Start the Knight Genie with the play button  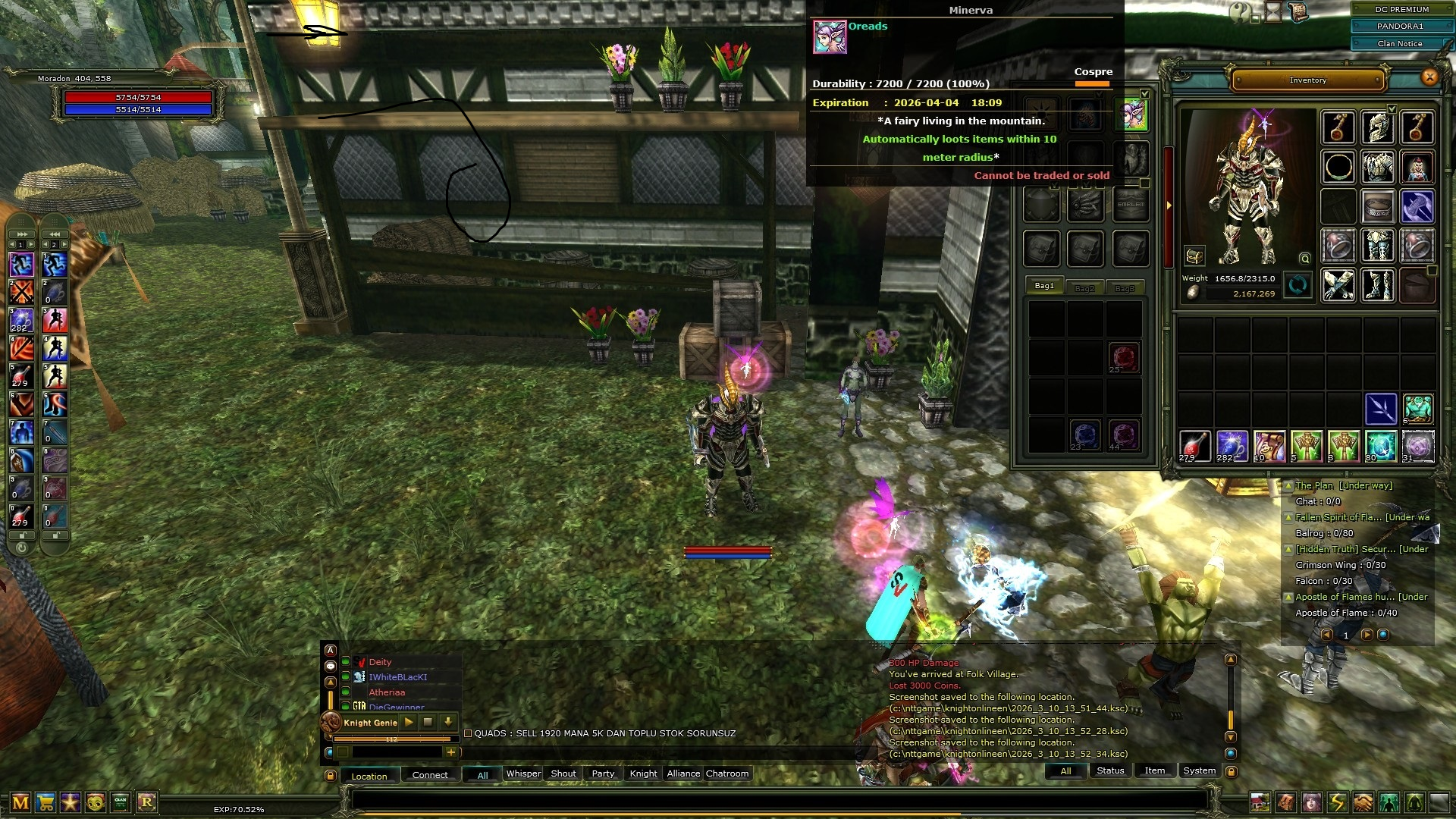click(x=409, y=723)
